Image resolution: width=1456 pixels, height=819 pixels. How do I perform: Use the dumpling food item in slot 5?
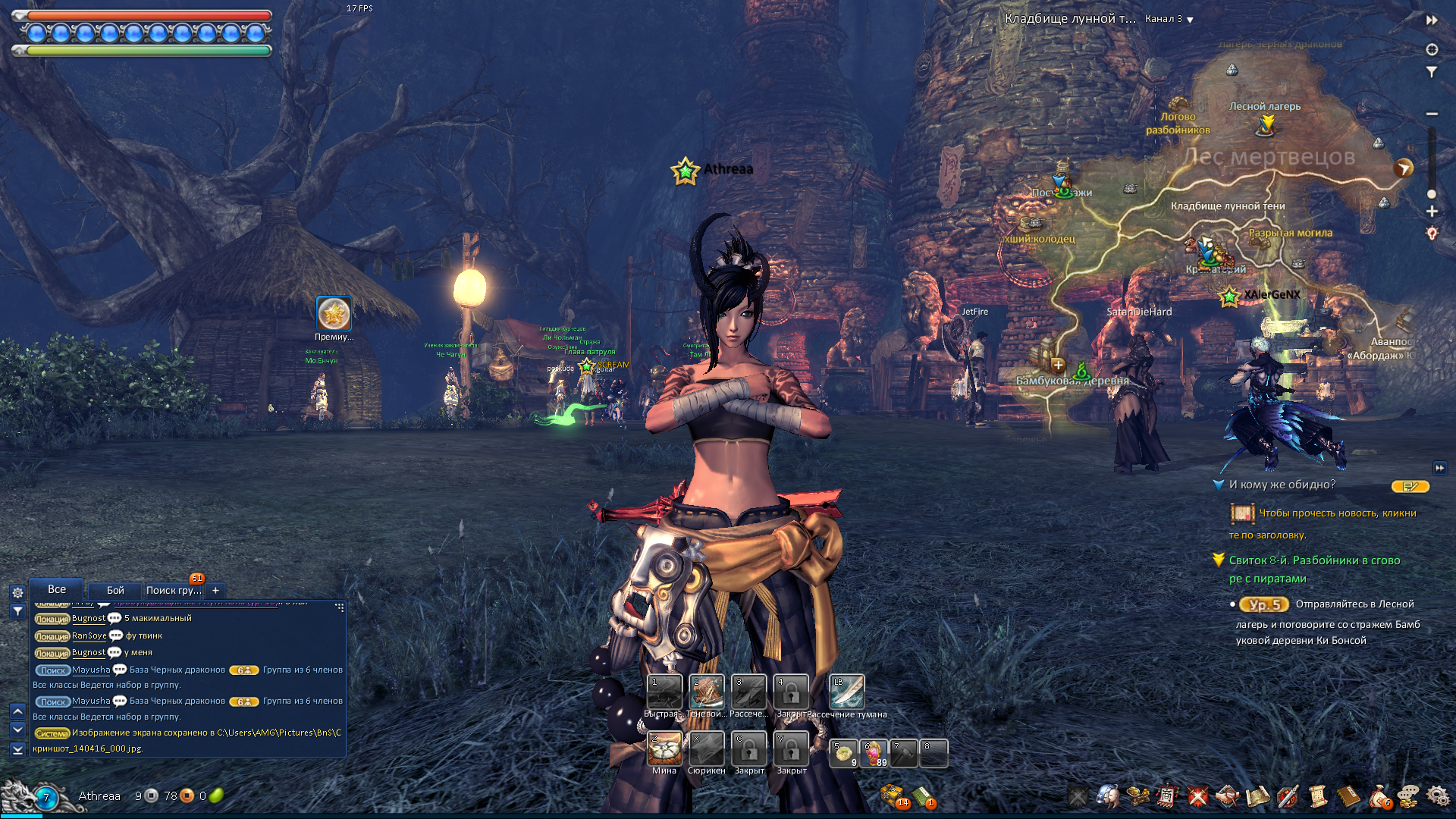pyautogui.click(x=843, y=754)
